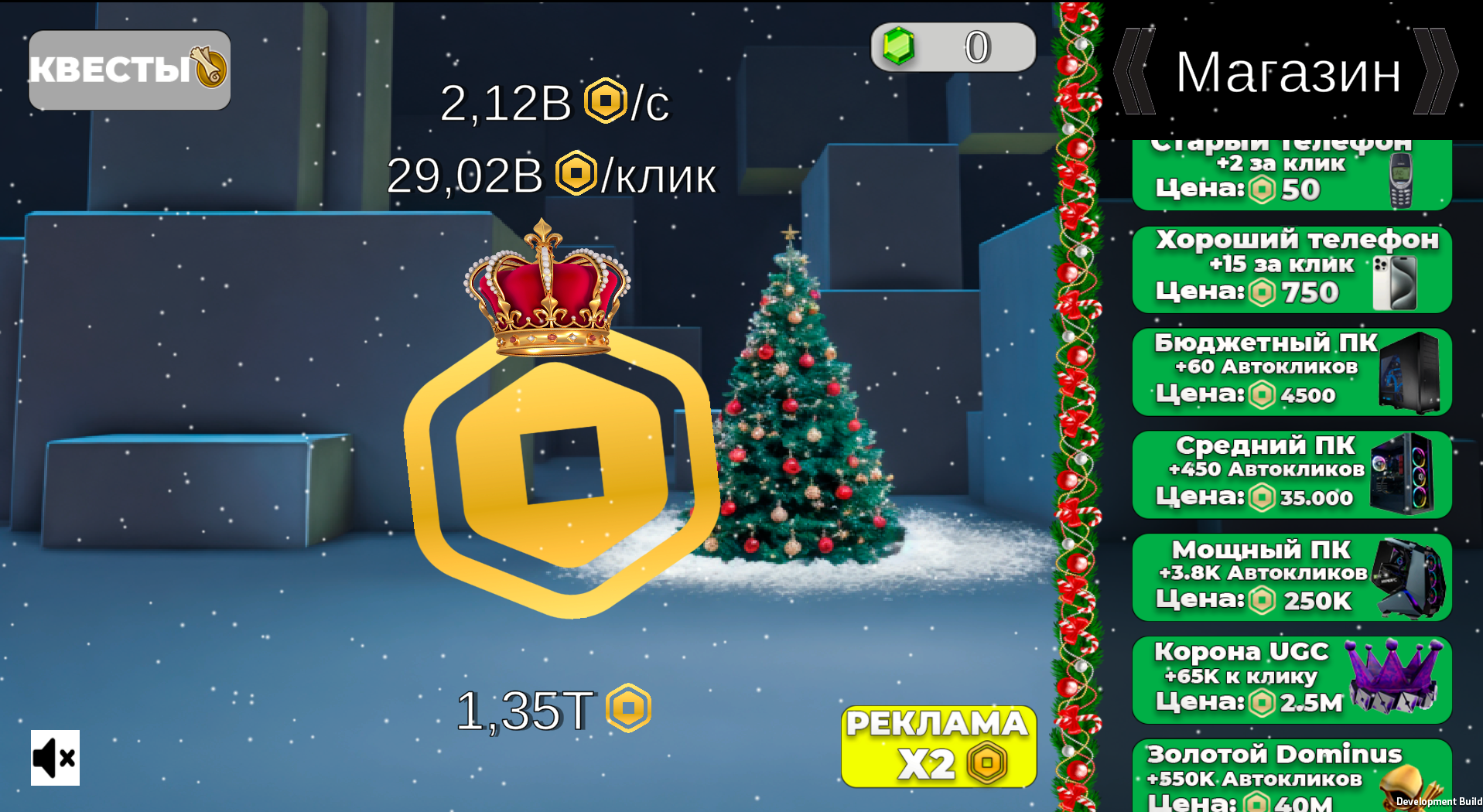Open the КВЕСТЫ menu
Viewport: 1483px width, 812px height.
[x=116, y=70]
